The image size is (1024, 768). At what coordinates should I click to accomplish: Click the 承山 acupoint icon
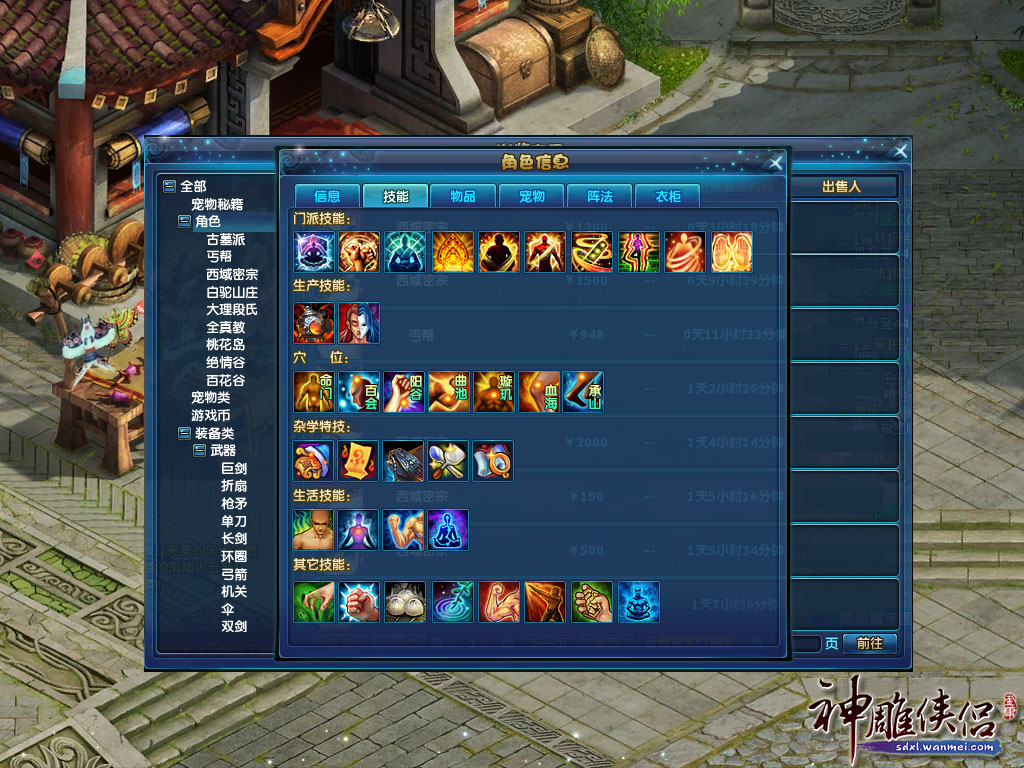583,392
